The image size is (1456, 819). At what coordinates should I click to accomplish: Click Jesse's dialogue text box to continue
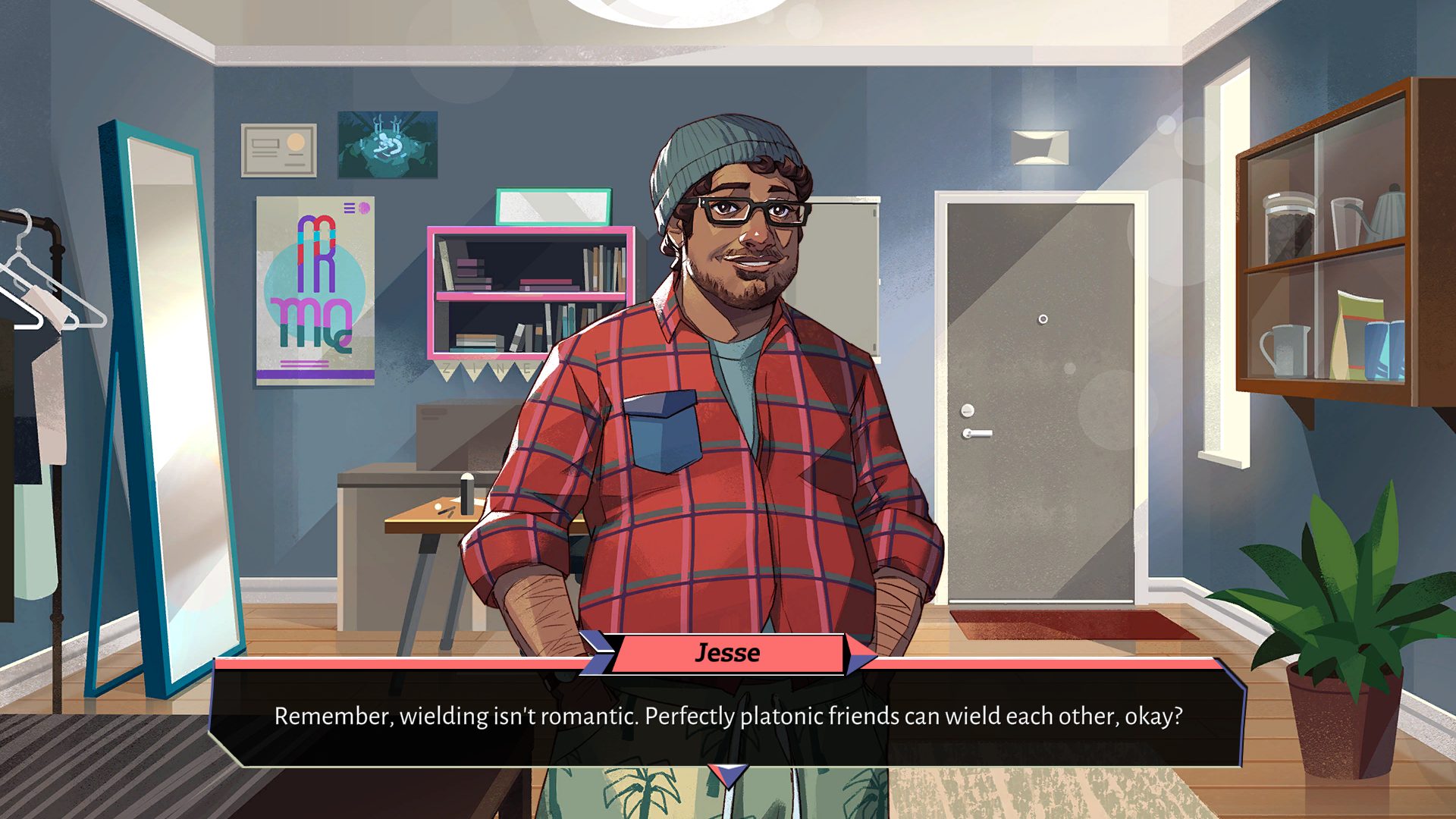[727, 717]
